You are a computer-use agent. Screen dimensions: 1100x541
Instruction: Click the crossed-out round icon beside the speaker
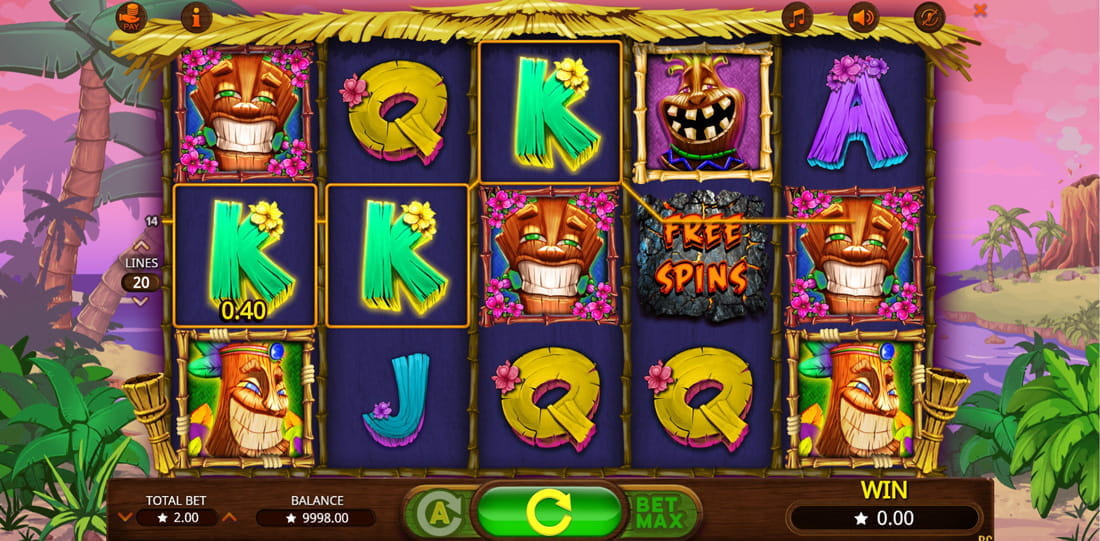point(929,17)
